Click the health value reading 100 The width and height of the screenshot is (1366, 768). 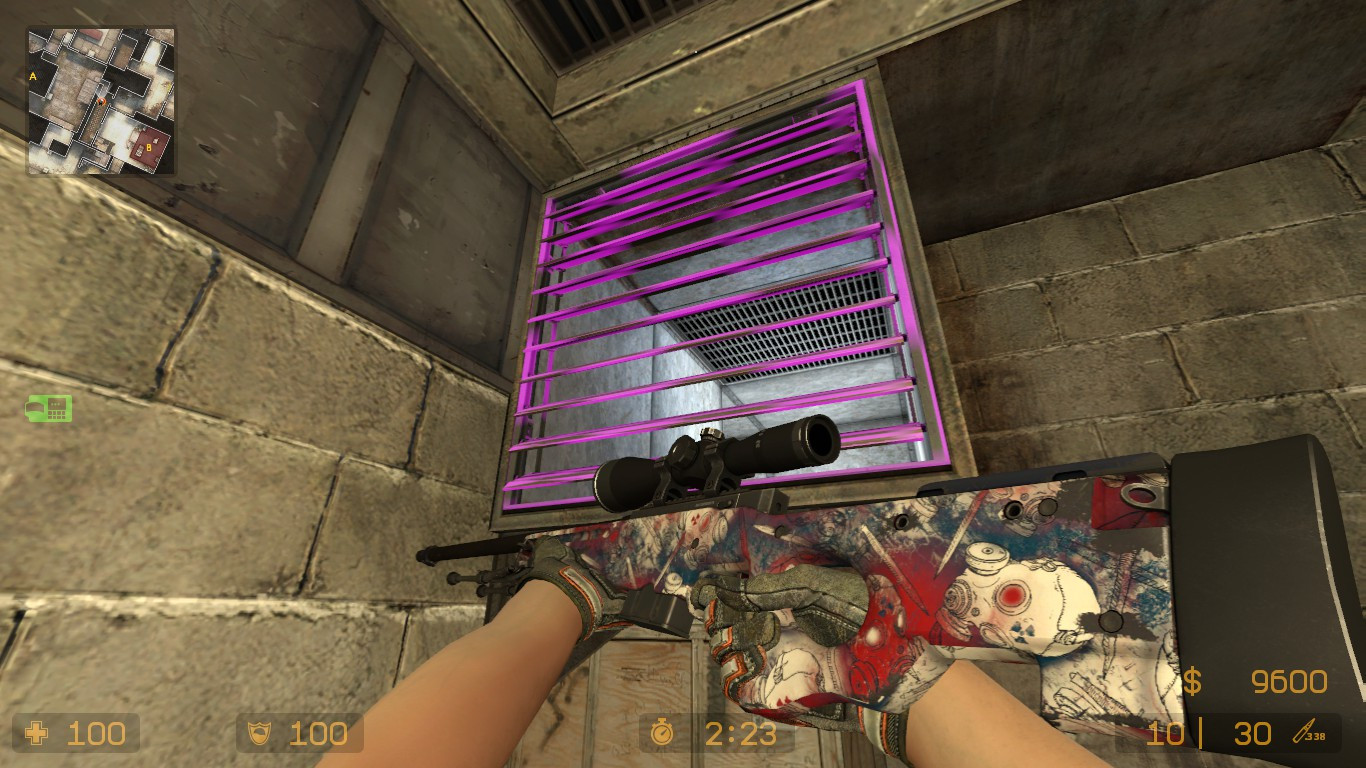pos(95,735)
